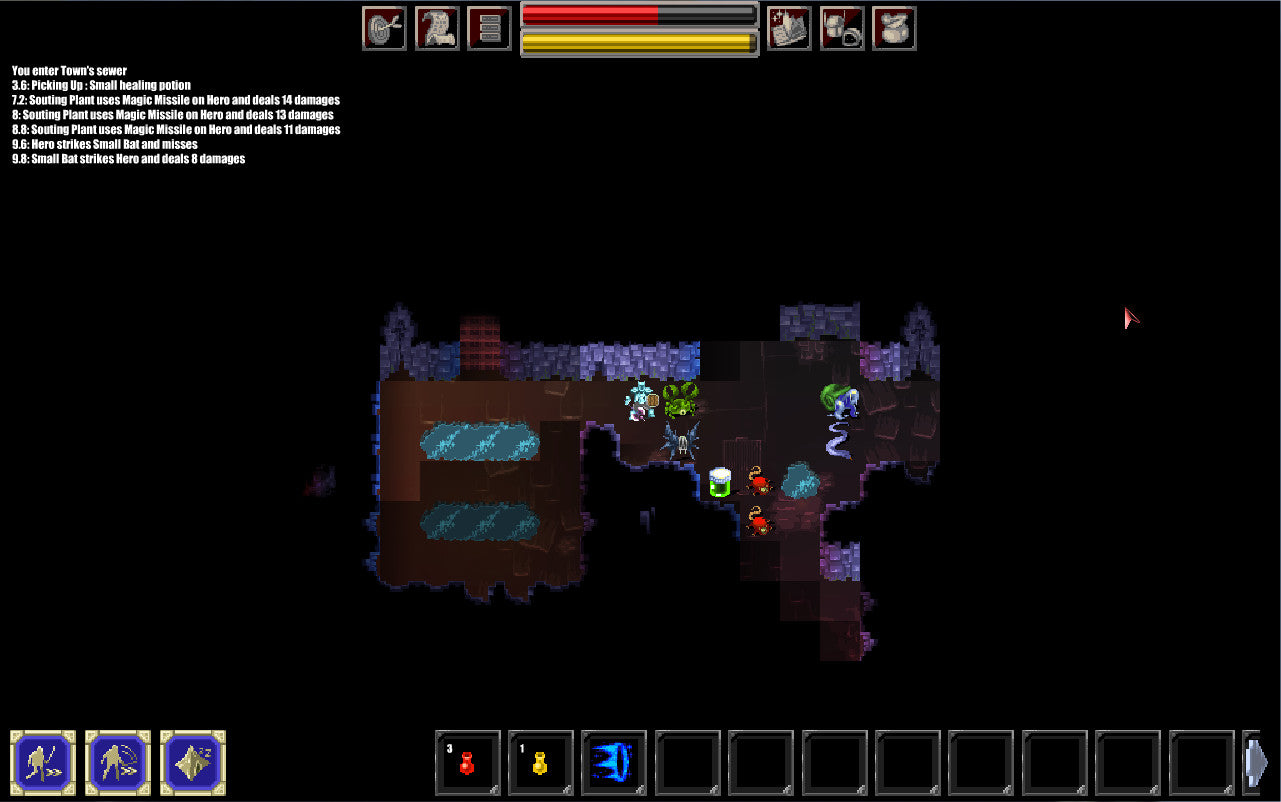Image resolution: width=1281 pixels, height=802 pixels.
Task: Use the red healing potion slot
Action: pos(467,763)
